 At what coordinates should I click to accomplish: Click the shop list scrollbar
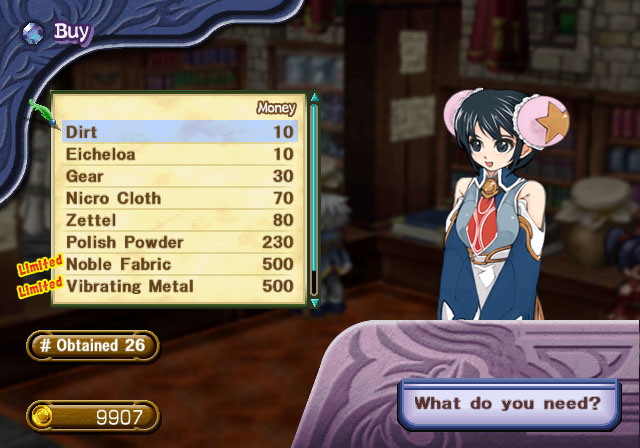[x=314, y=190]
